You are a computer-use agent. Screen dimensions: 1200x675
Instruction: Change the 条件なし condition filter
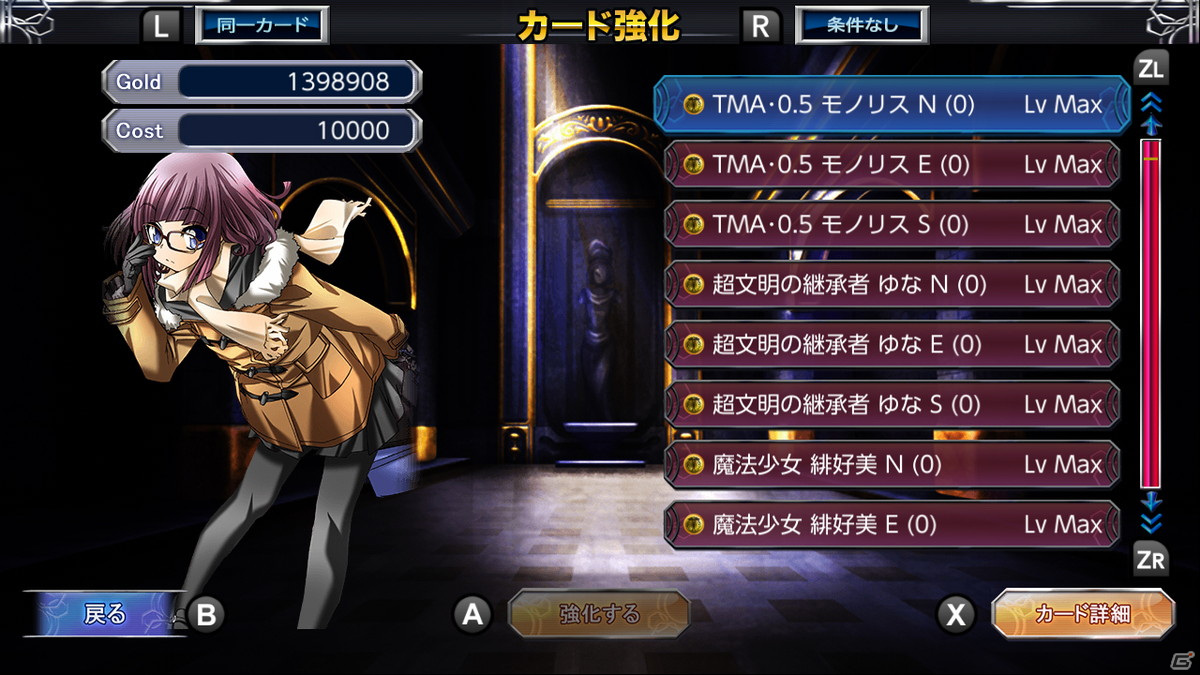pos(861,25)
